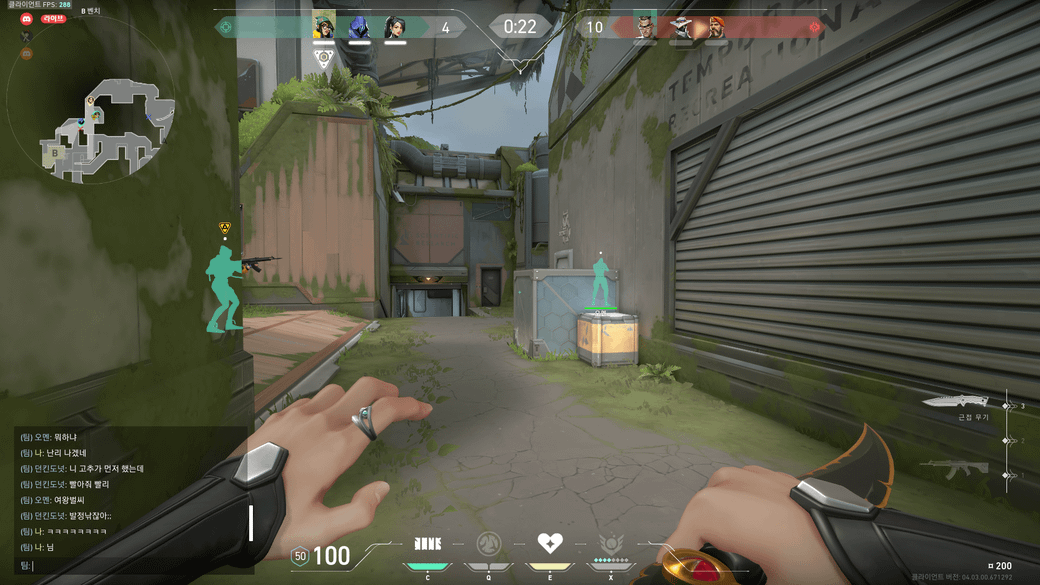Select the dark-haired ally agent portrait
The width and height of the screenshot is (1040, 585).
coord(394,27)
